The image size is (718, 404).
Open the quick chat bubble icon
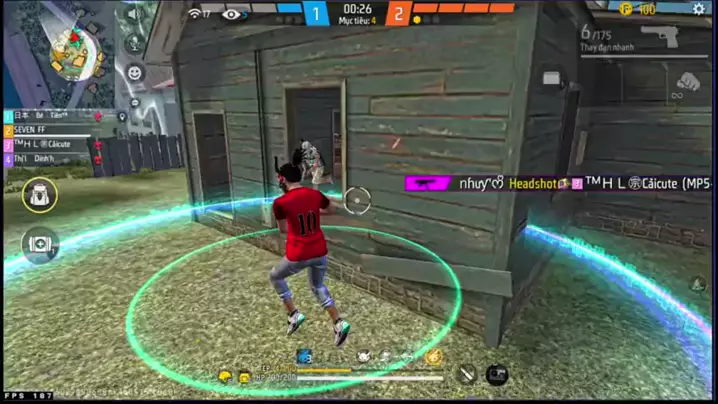[135, 102]
